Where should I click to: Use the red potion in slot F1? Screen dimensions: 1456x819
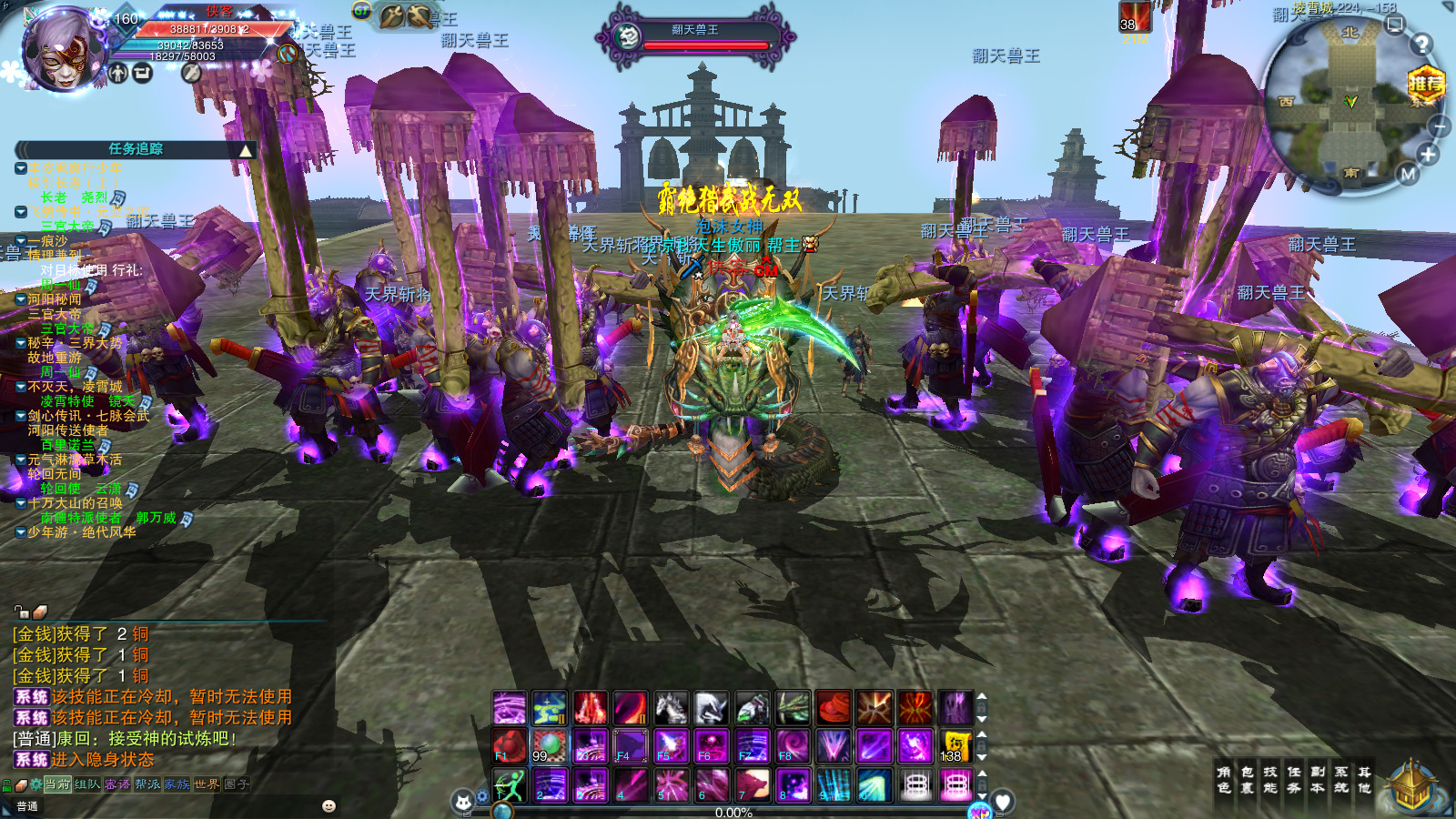pyautogui.click(x=510, y=746)
